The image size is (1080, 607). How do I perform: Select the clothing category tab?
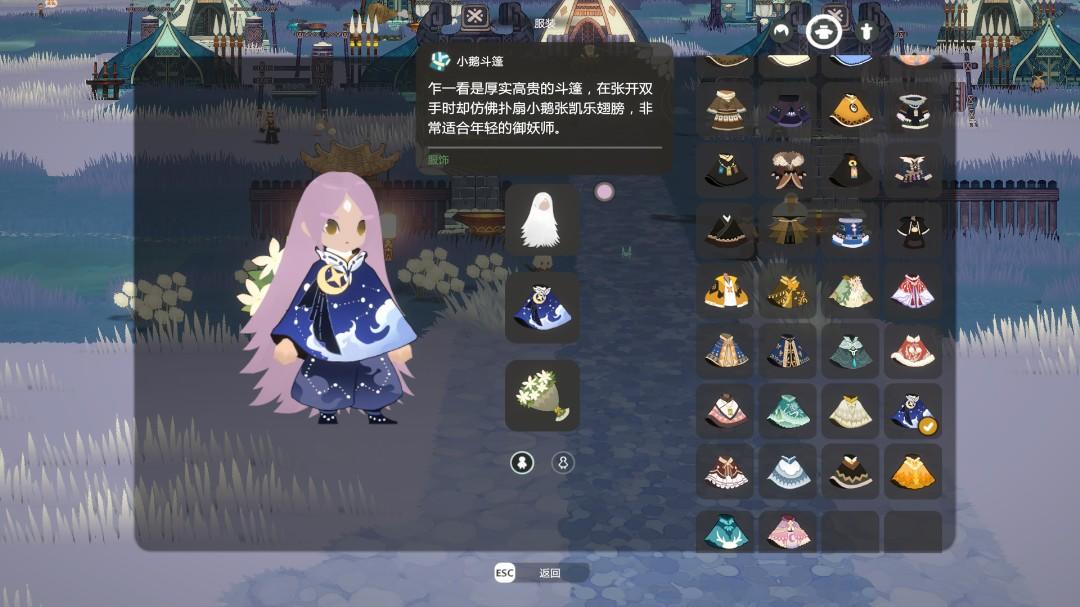[x=823, y=31]
